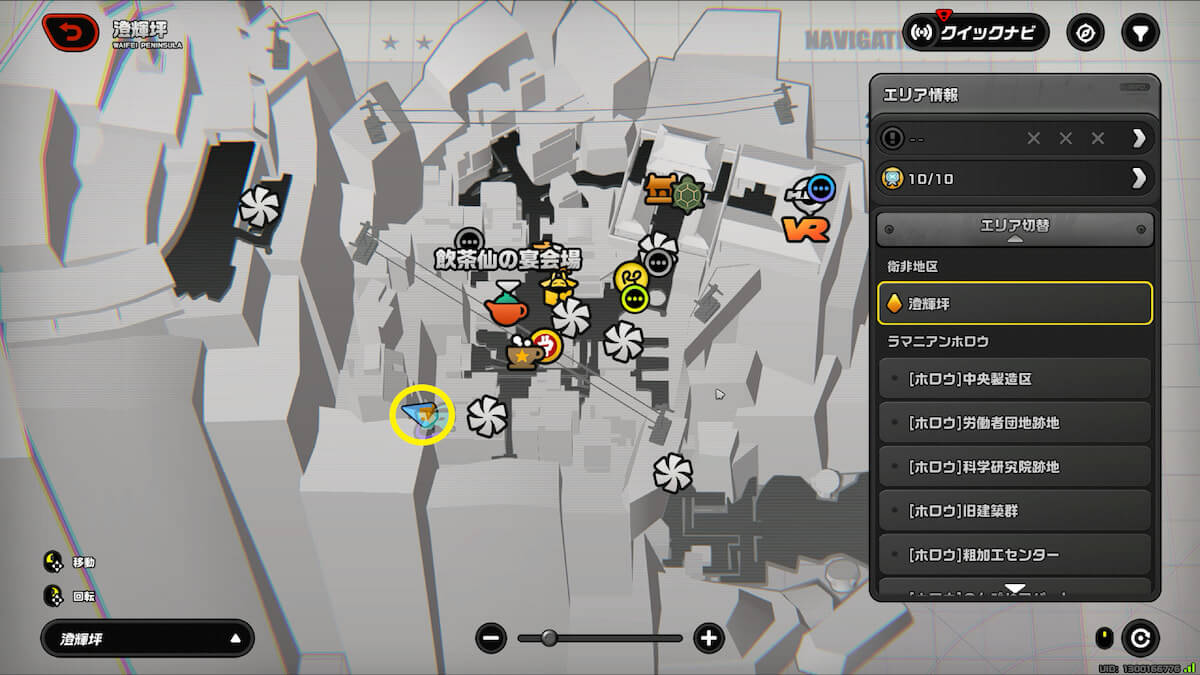Zoom in with the plus button
Viewport: 1200px width, 675px height.
[x=709, y=638]
